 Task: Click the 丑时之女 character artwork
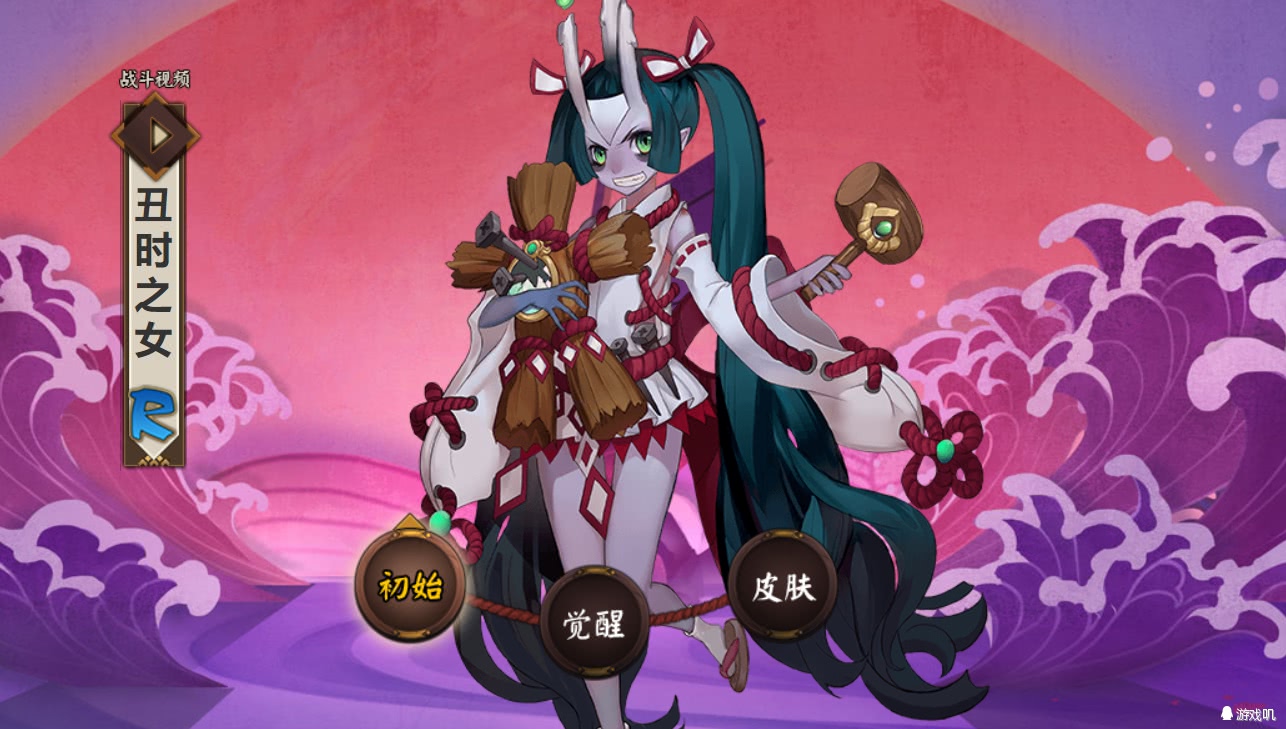640,350
